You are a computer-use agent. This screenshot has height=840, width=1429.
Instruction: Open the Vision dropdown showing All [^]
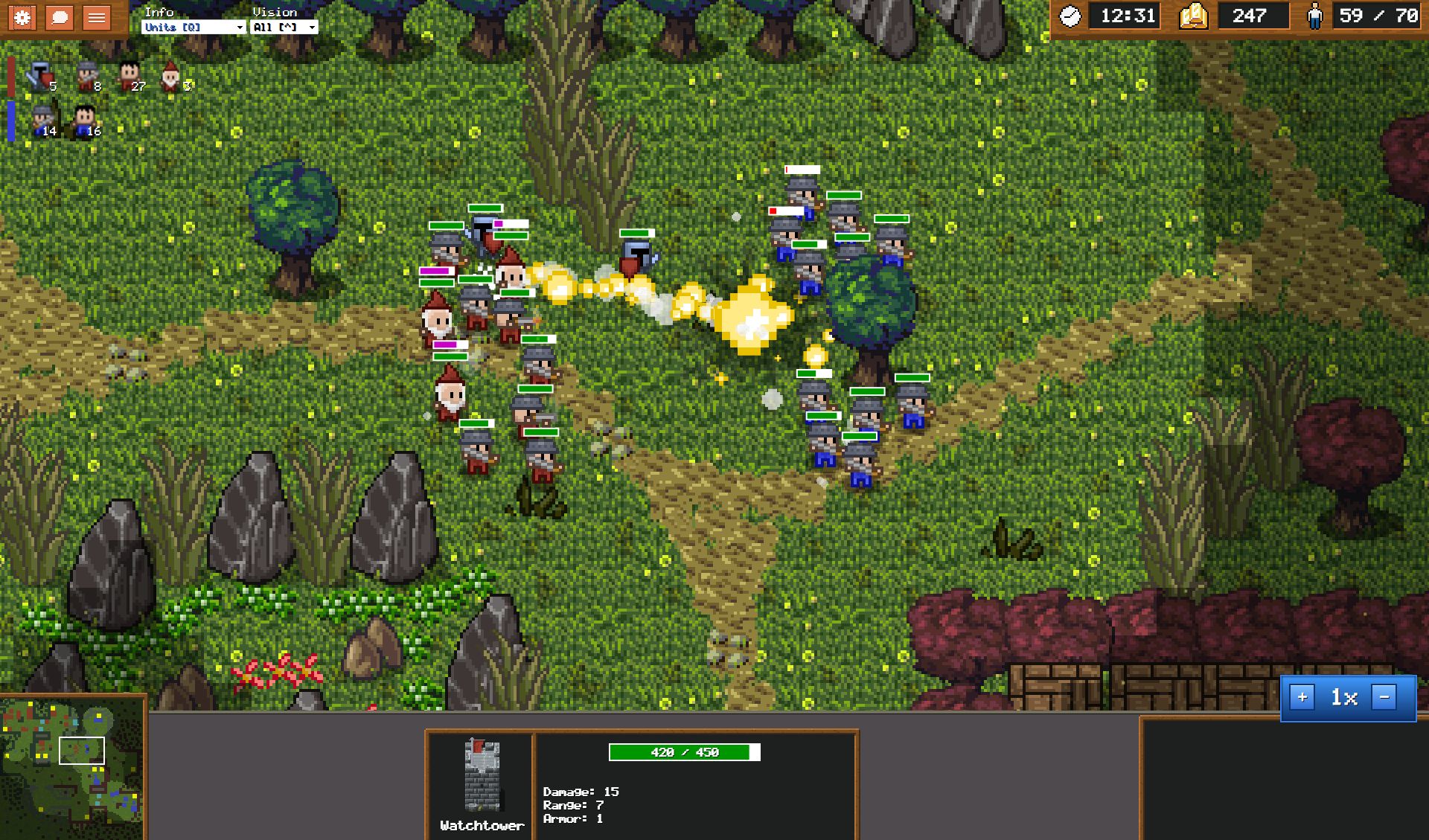(284, 27)
